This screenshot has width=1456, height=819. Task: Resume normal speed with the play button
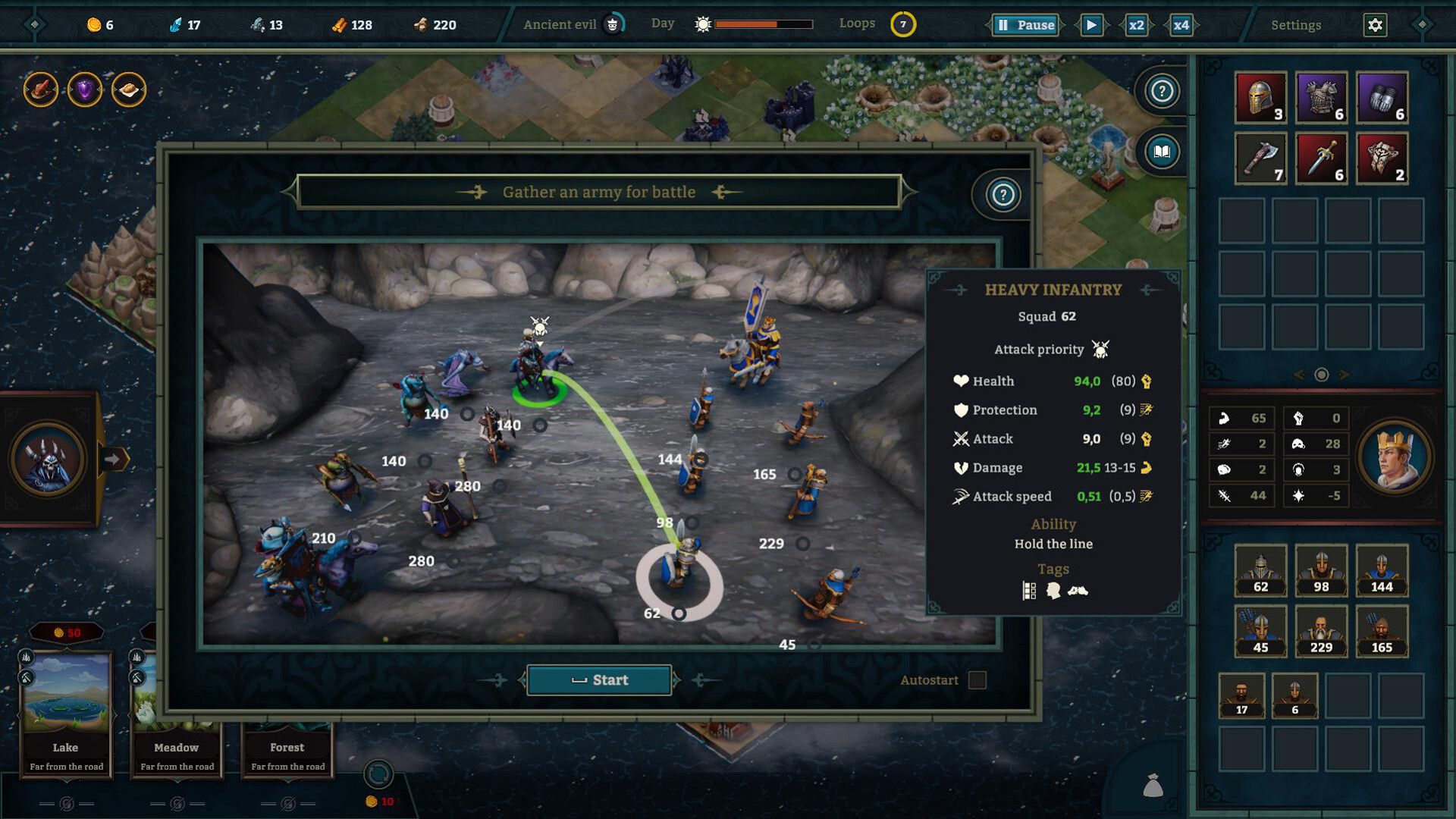(1091, 25)
